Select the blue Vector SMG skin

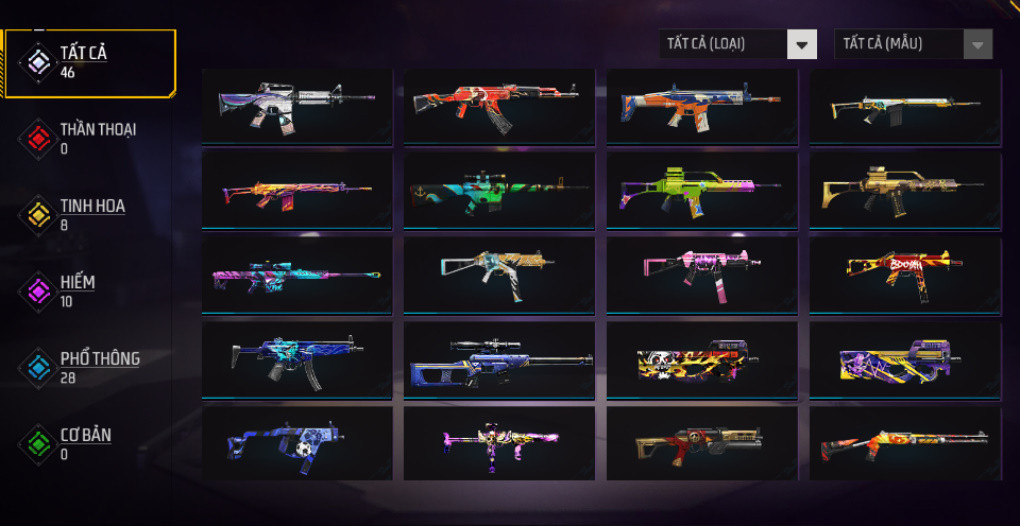point(297,442)
